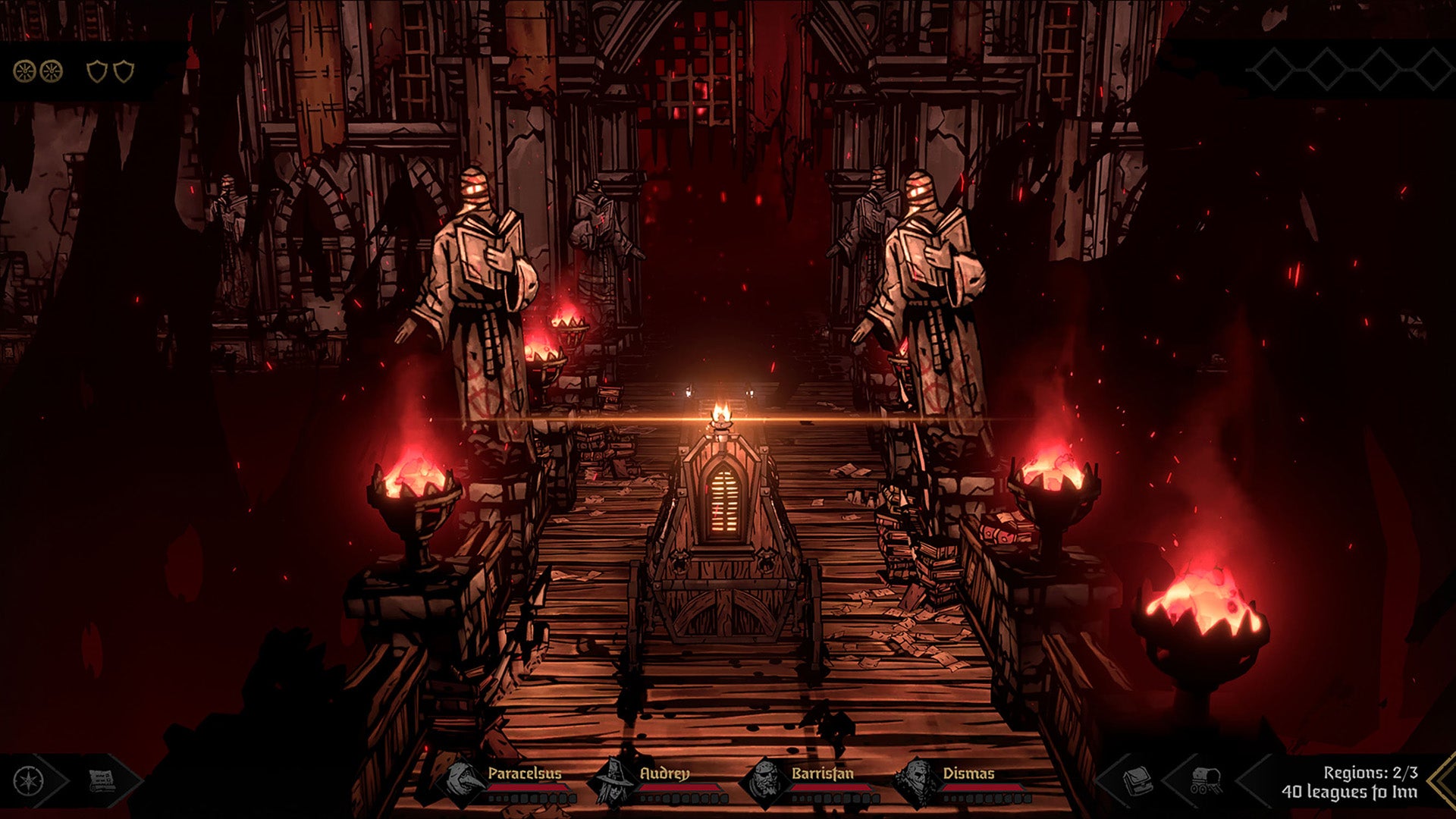The height and width of the screenshot is (819, 1456).
Task: Select Audrey's character portrait
Action: click(x=613, y=781)
